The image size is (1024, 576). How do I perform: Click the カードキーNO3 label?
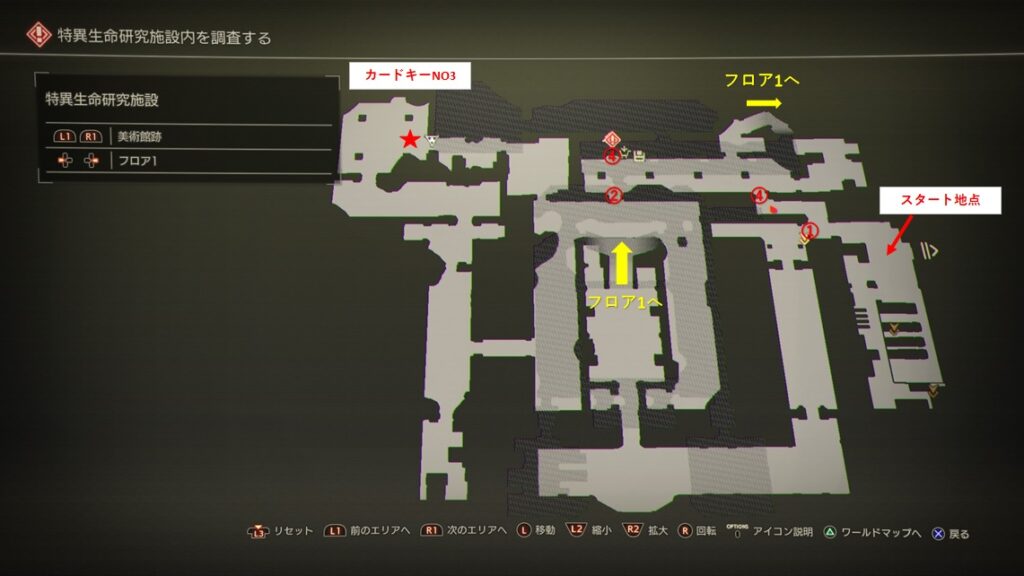[x=409, y=75]
